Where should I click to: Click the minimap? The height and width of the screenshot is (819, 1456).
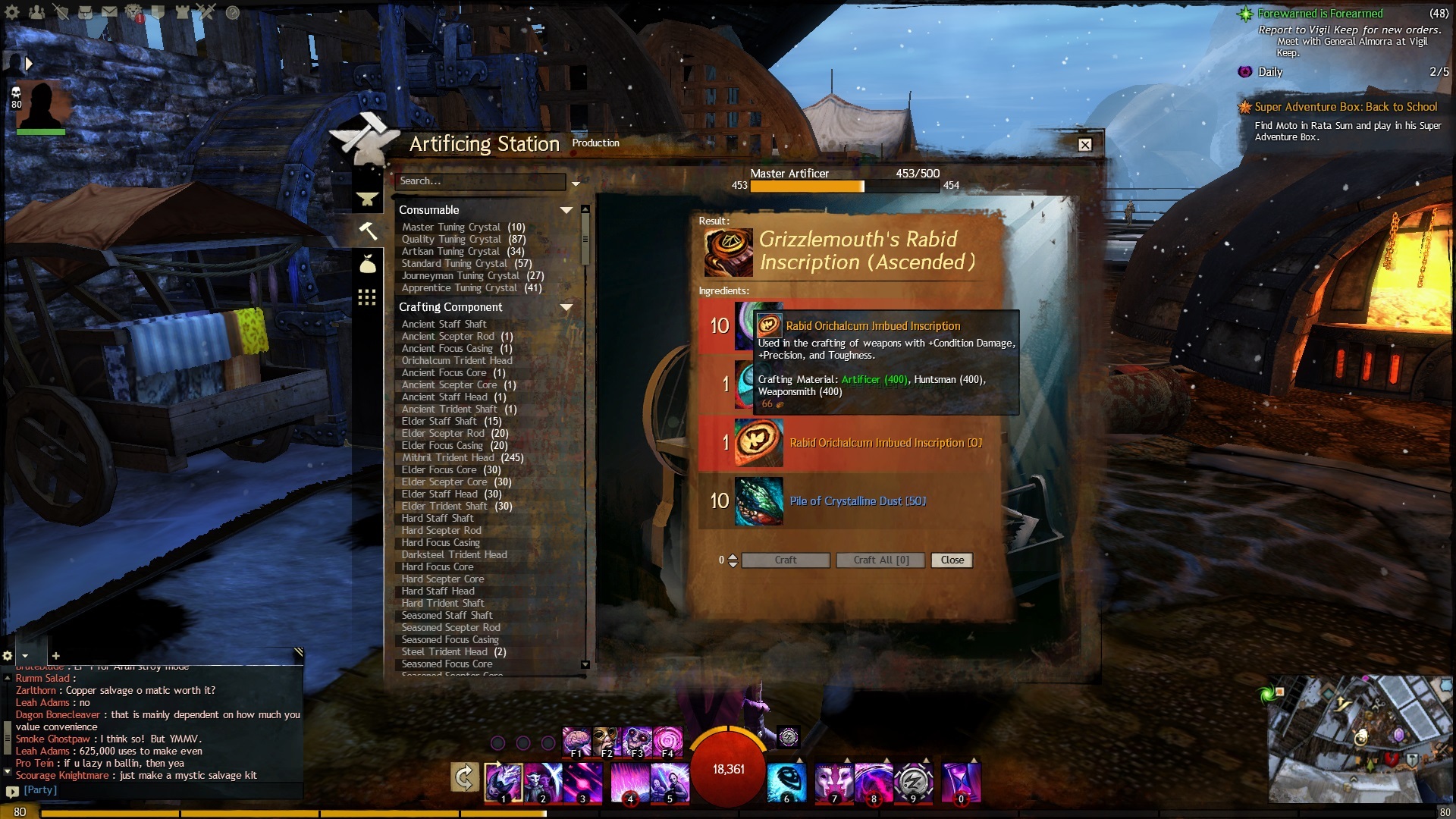[x=1357, y=738]
